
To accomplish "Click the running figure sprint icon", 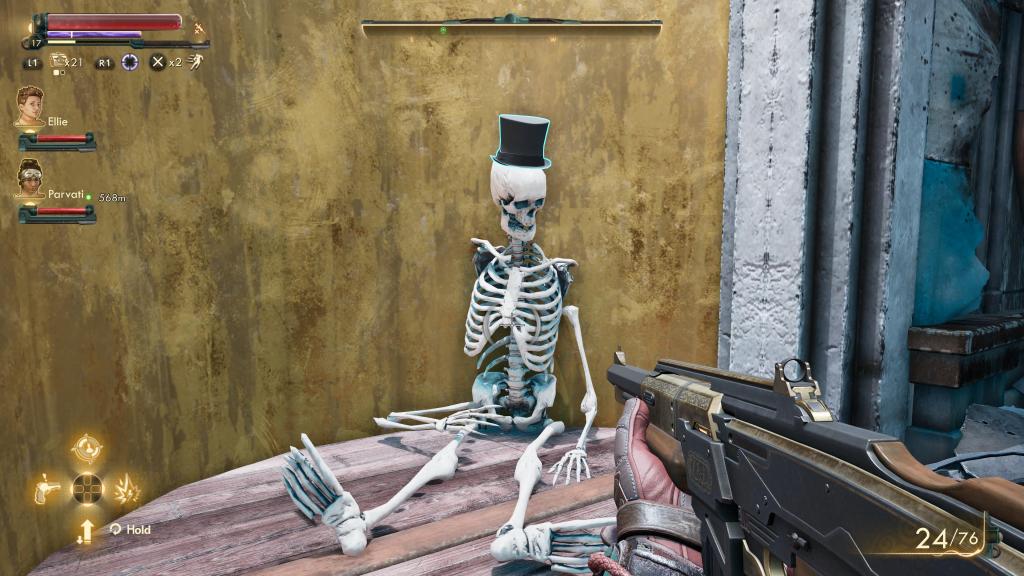I will pyautogui.click(x=195, y=62).
